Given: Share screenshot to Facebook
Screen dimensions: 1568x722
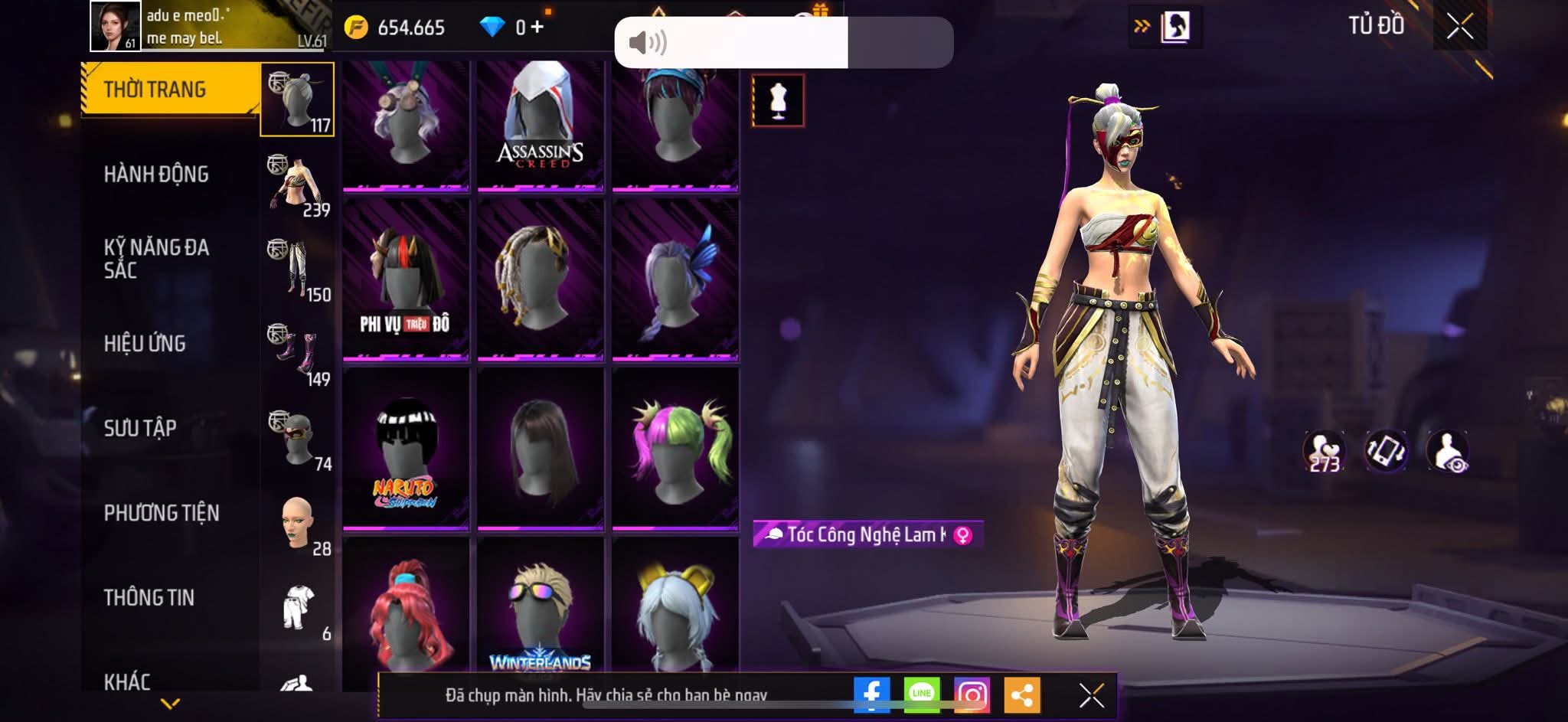Looking at the screenshot, I should pos(871,694).
